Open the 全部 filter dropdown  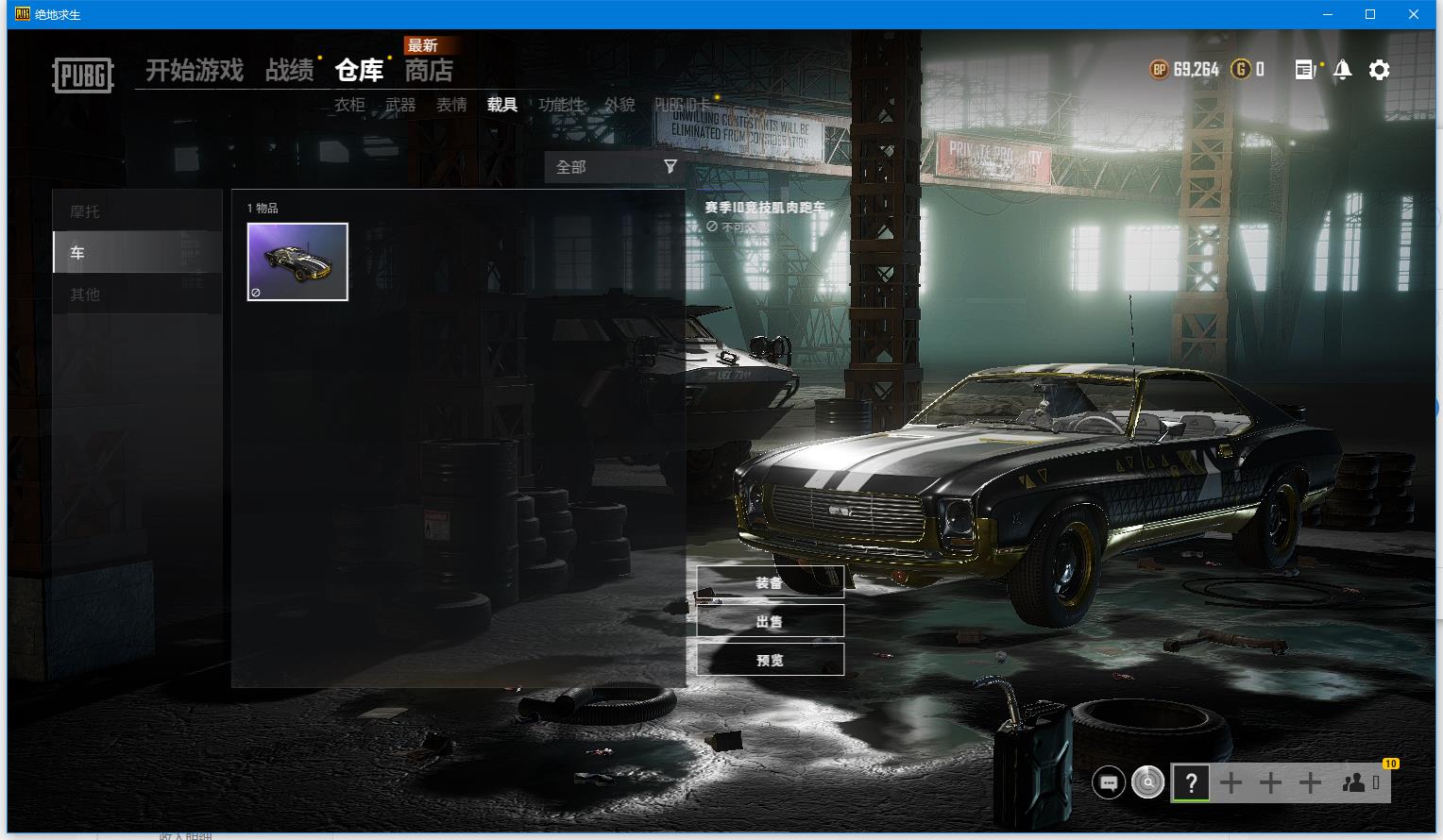615,167
